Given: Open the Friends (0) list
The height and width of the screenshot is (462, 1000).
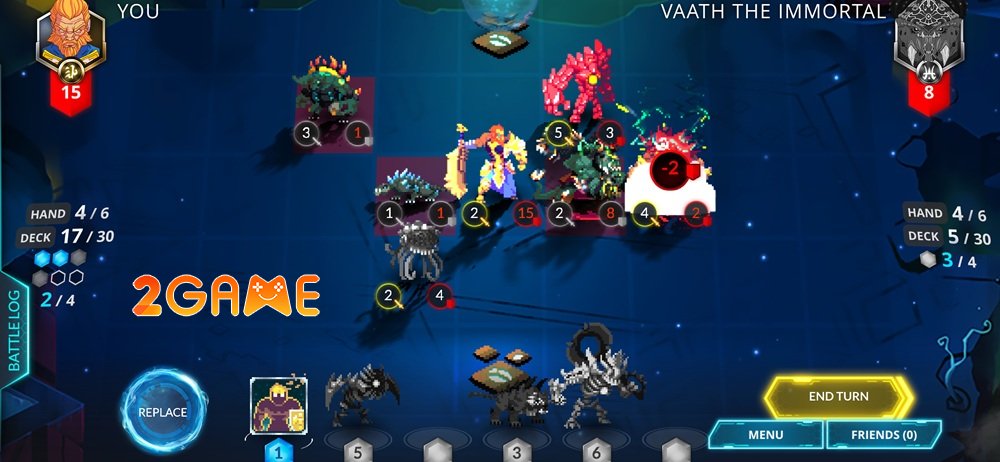Looking at the screenshot, I should tap(884, 435).
